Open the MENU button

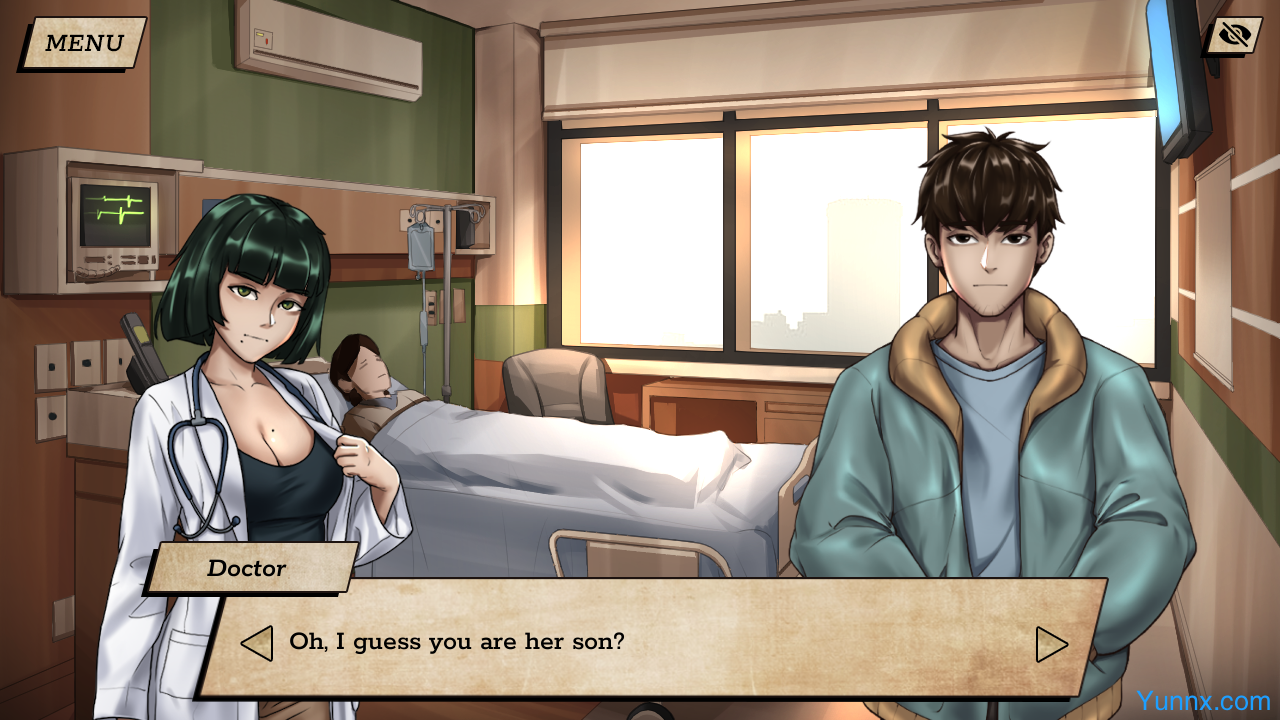point(83,43)
